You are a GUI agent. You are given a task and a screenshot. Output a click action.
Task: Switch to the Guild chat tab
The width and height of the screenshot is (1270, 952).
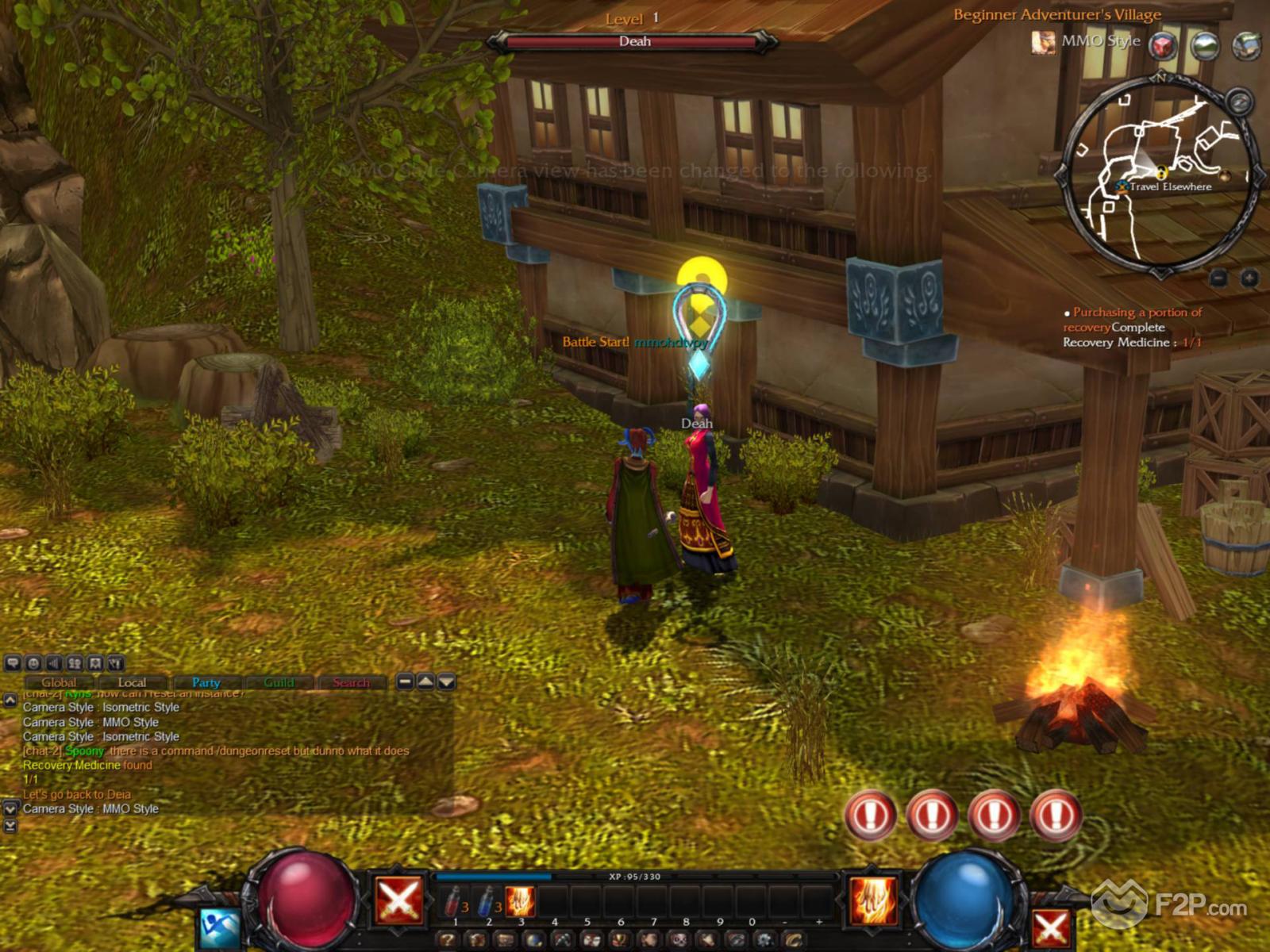click(x=279, y=682)
